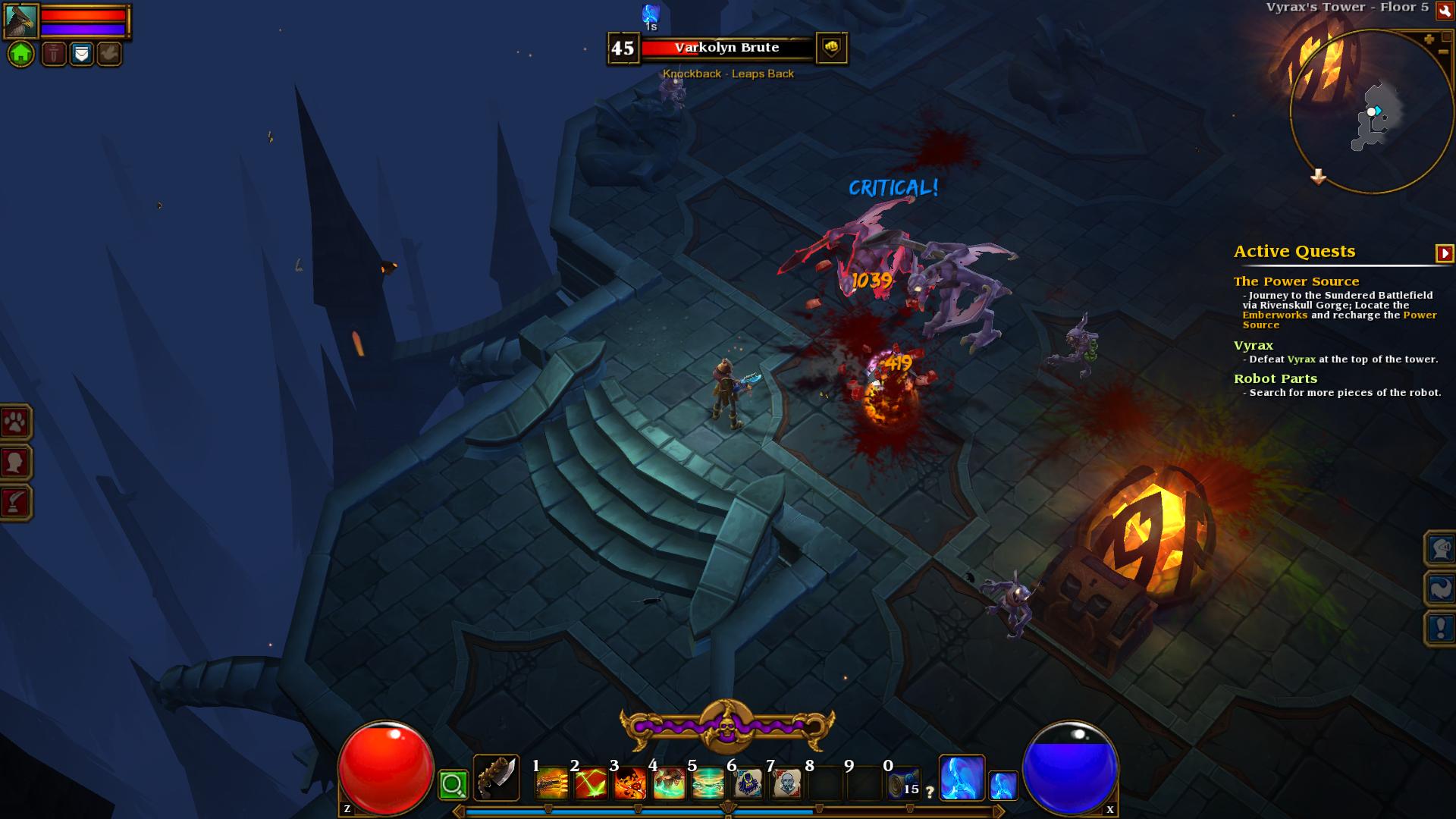Image resolution: width=1456 pixels, height=819 pixels.
Task: Toggle the green magnifier item-label button
Action: pos(453,785)
